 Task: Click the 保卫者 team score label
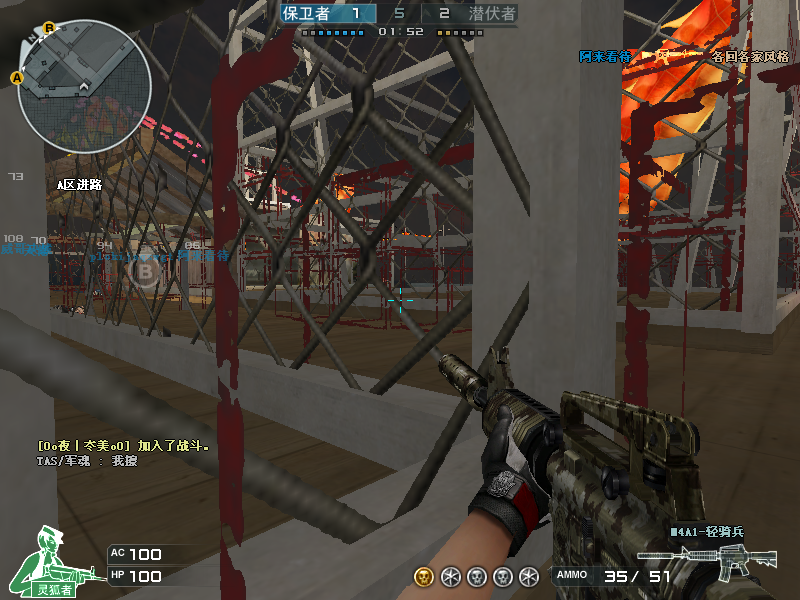tap(306, 14)
